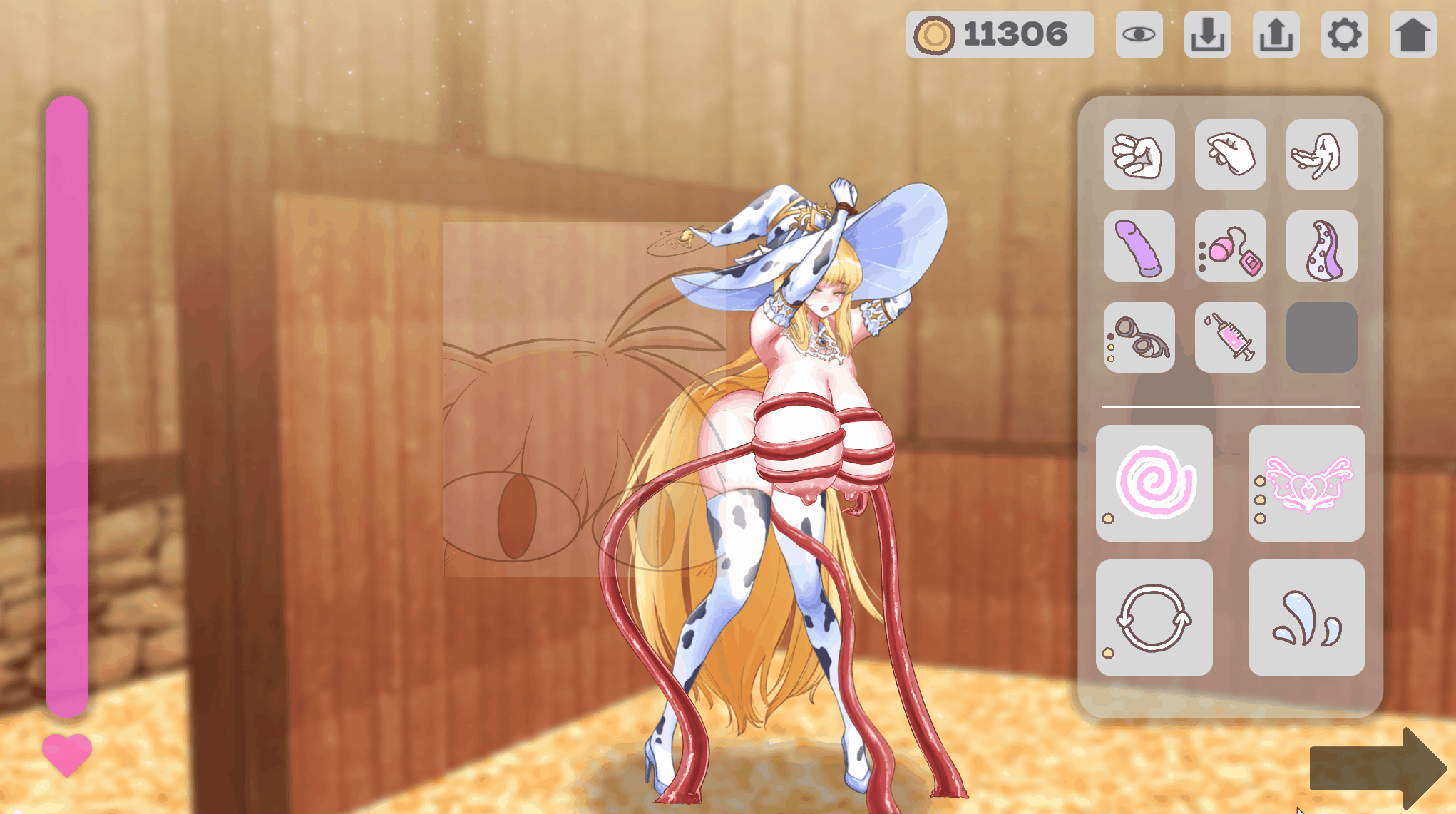Click the upload share button
This screenshot has height=814, width=1456.
pos(1276,34)
